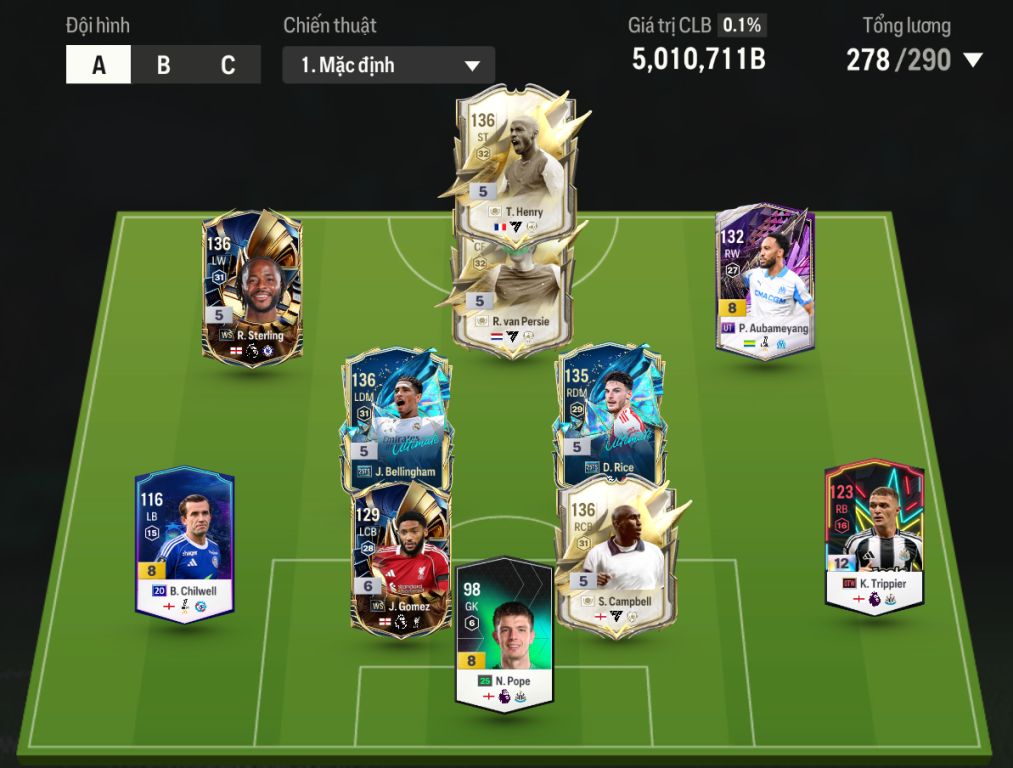Image resolution: width=1013 pixels, height=768 pixels.
Task: Switch to squad tab B
Action: tap(163, 65)
